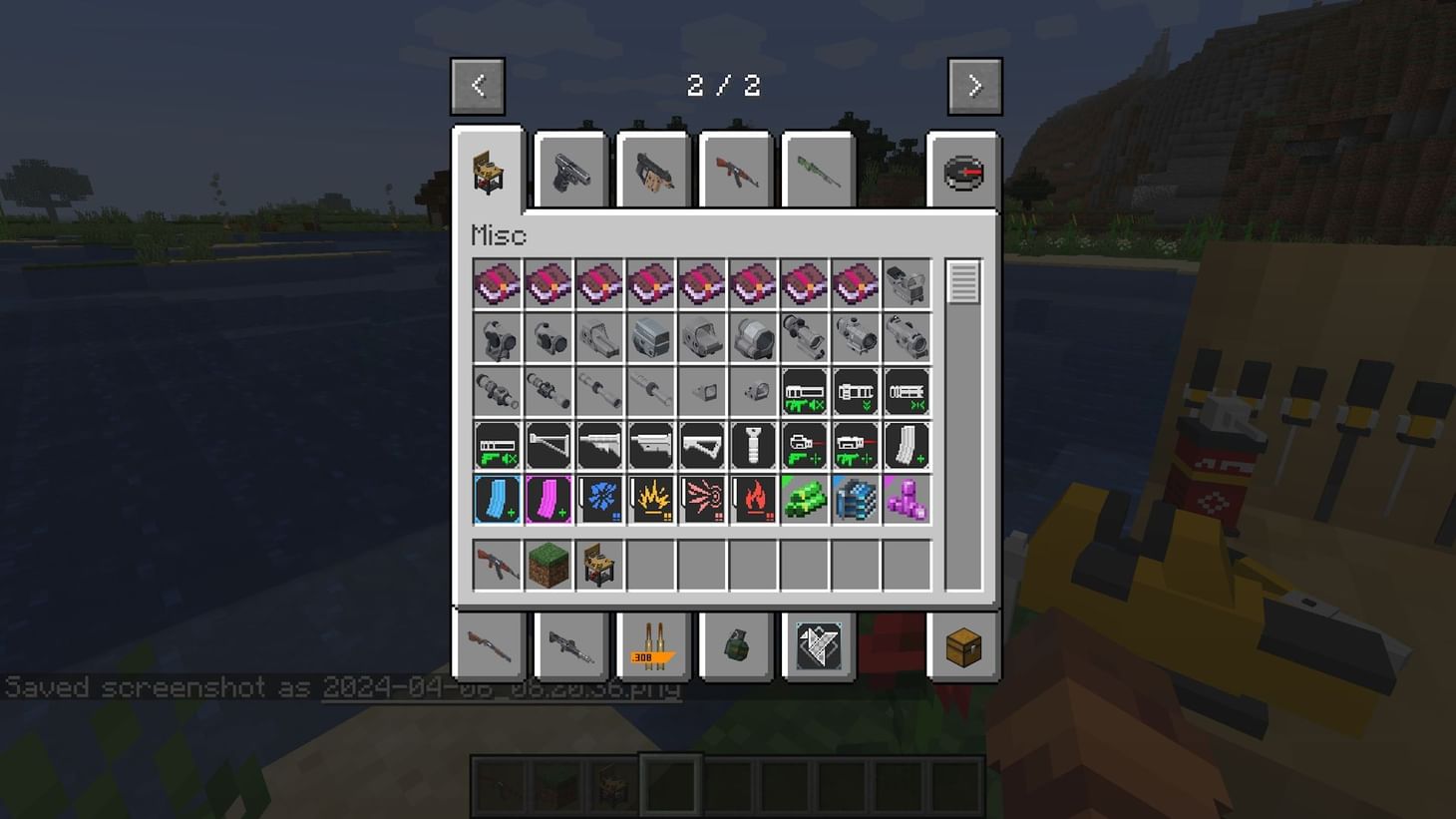Image resolution: width=1456 pixels, height=819 pixels.
Task: Select the .308 ammunition in the hotbar
Action: click(651, 646)
